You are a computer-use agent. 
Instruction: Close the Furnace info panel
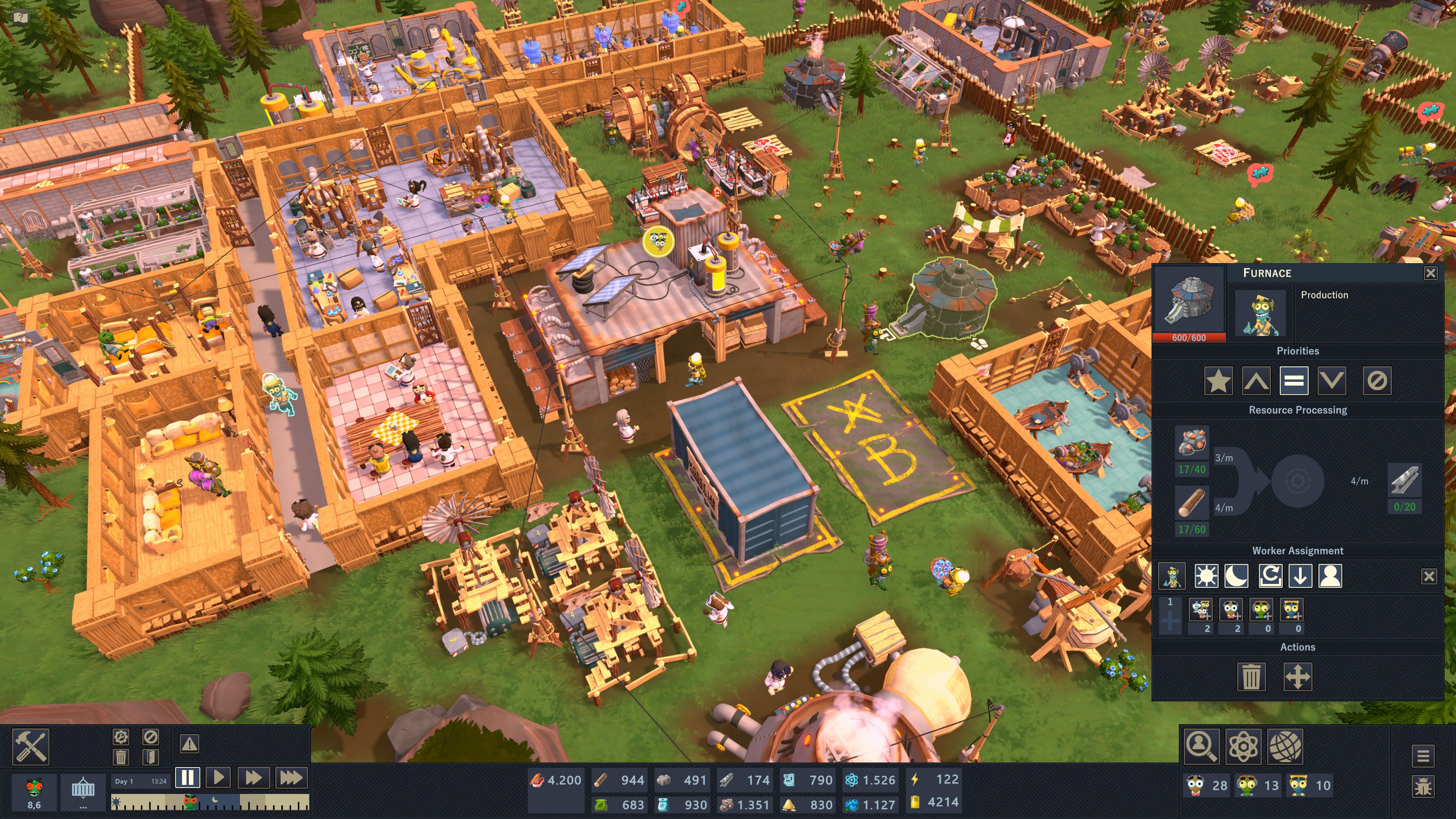[x=1430, y=273]
